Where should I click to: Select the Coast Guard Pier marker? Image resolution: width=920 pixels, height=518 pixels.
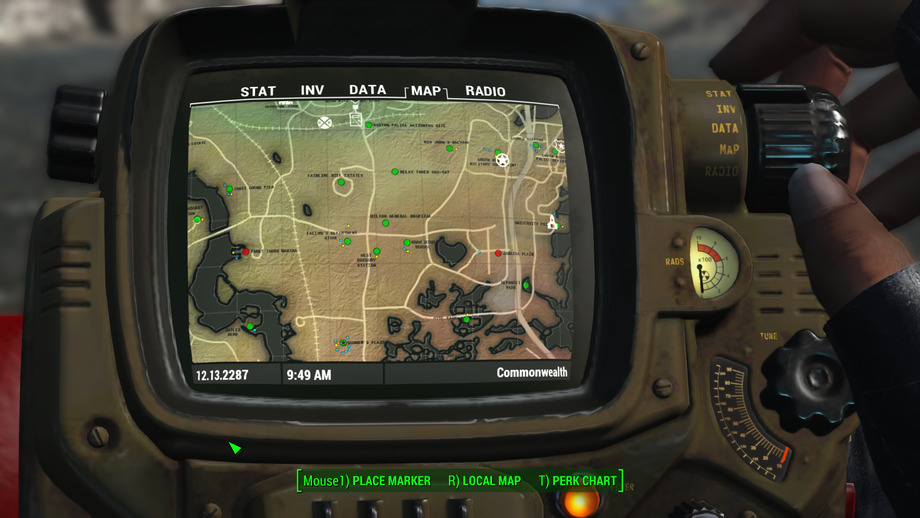click(x=229, y=189)
